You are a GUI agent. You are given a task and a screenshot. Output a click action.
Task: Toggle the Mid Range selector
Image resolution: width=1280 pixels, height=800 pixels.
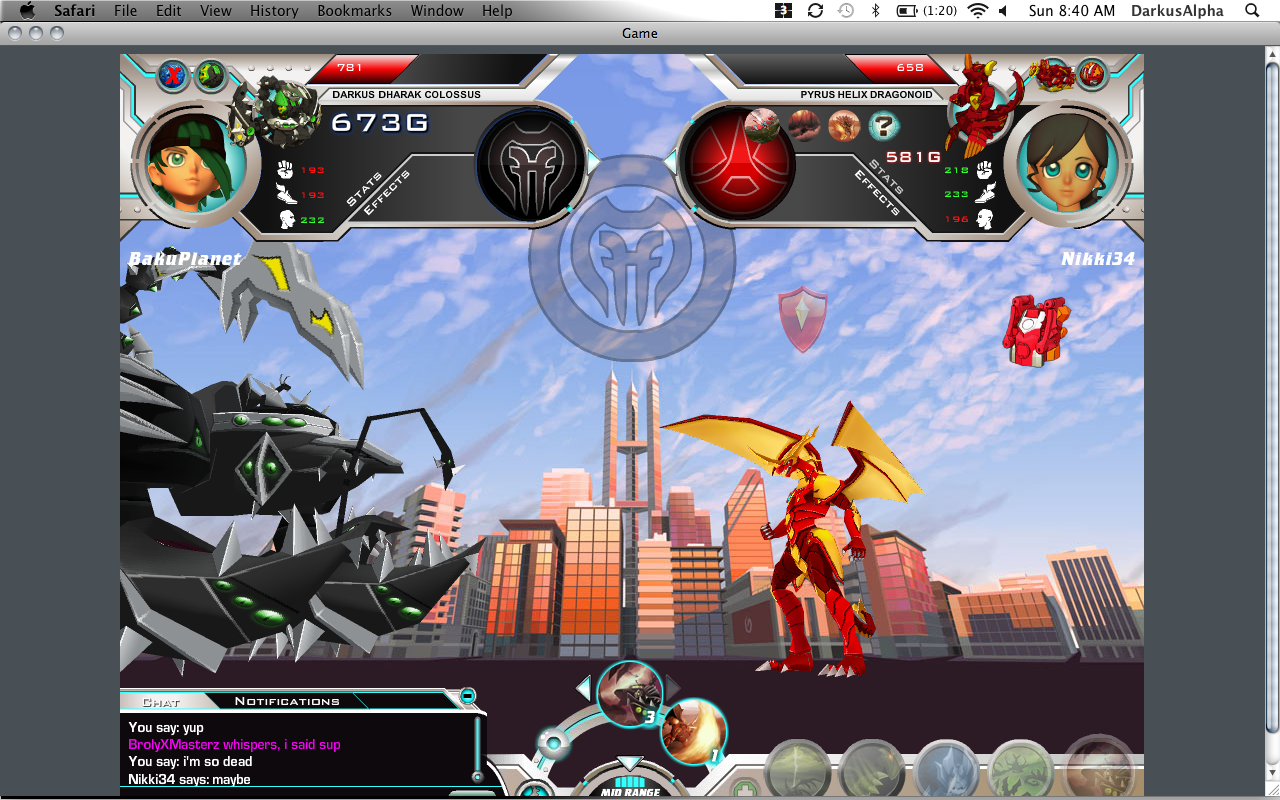pos(630,785)
